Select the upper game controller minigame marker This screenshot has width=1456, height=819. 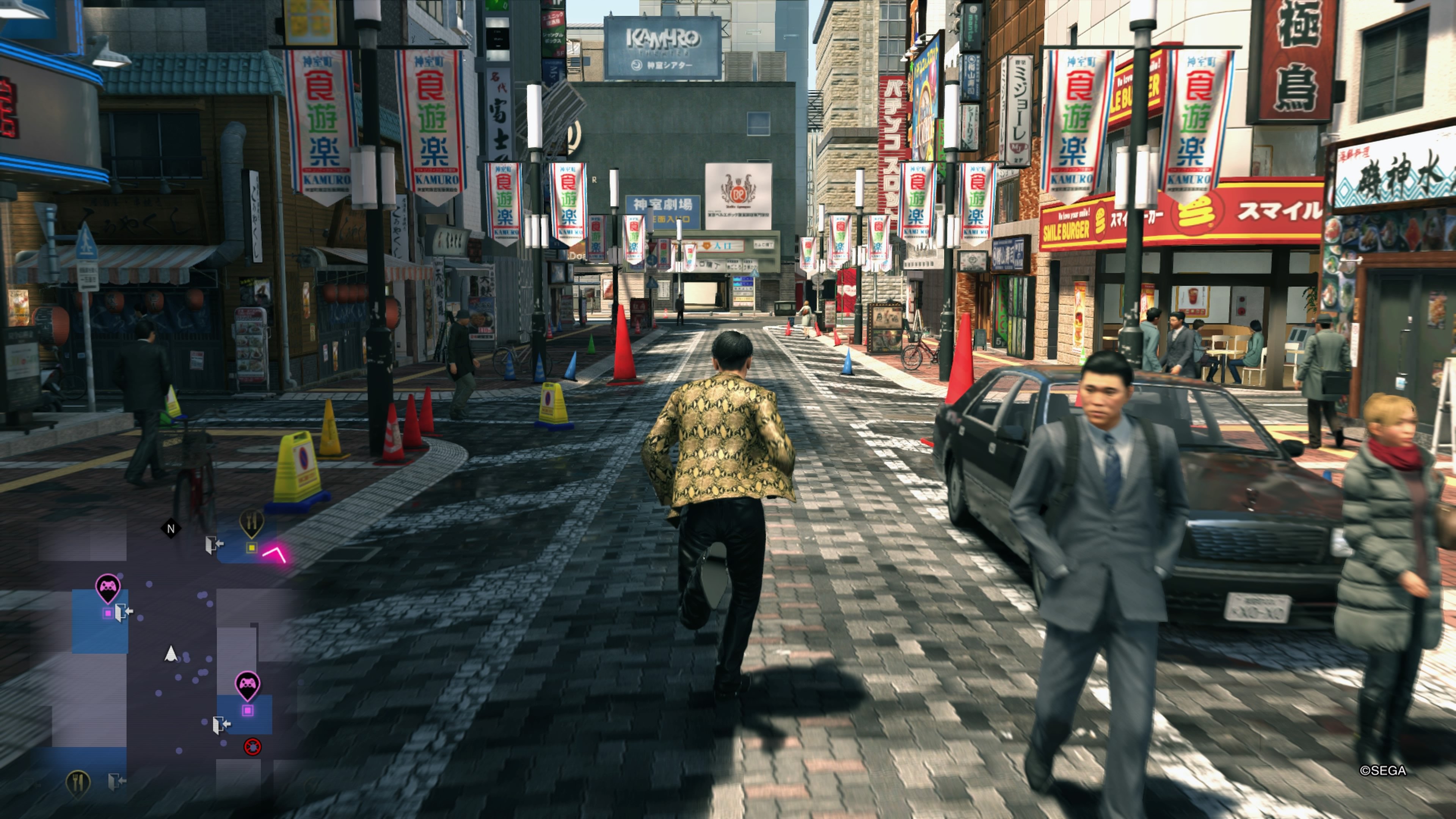[x=108, y=586]
